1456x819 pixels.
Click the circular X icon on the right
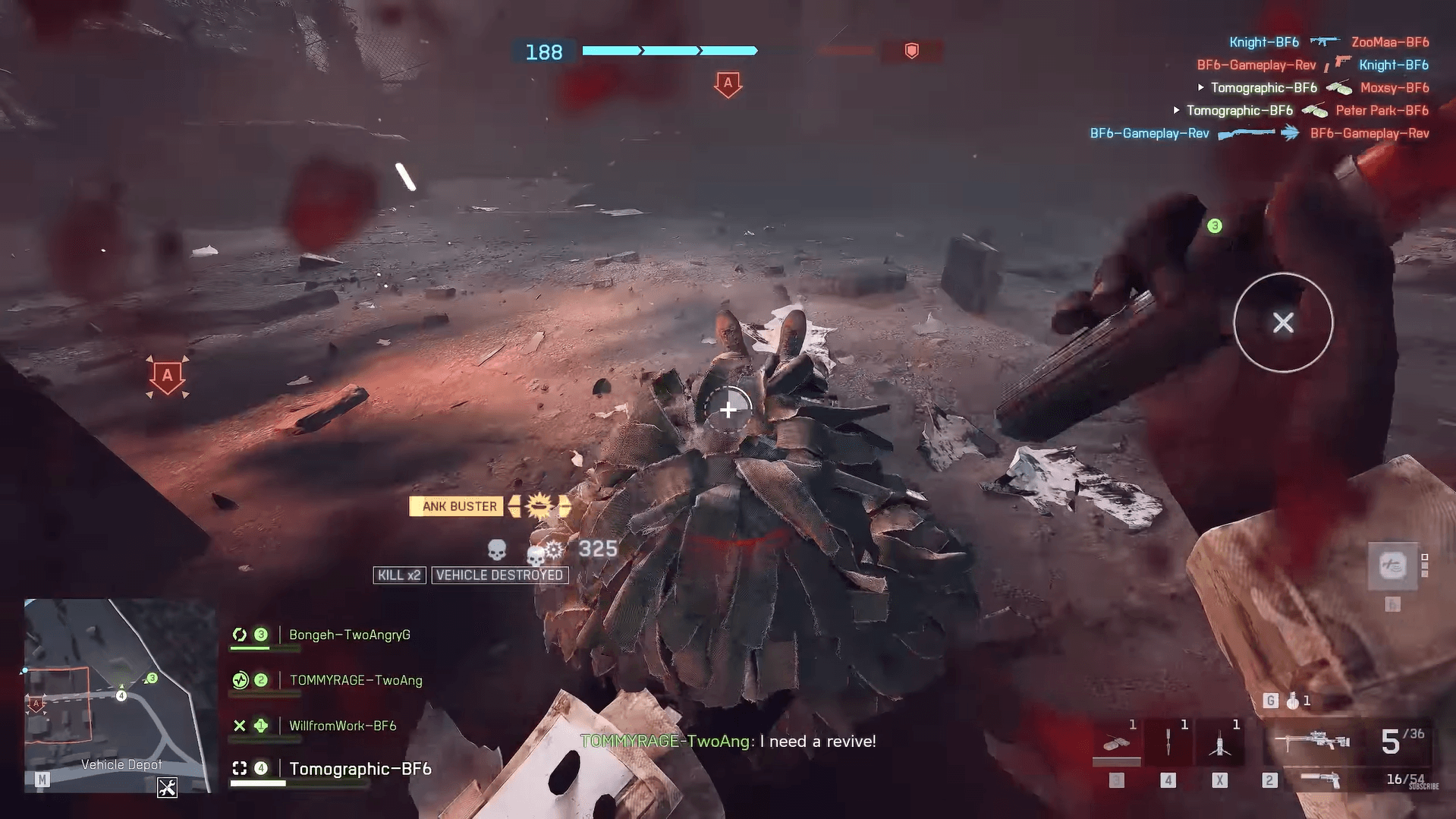[x=1283, y=323]
